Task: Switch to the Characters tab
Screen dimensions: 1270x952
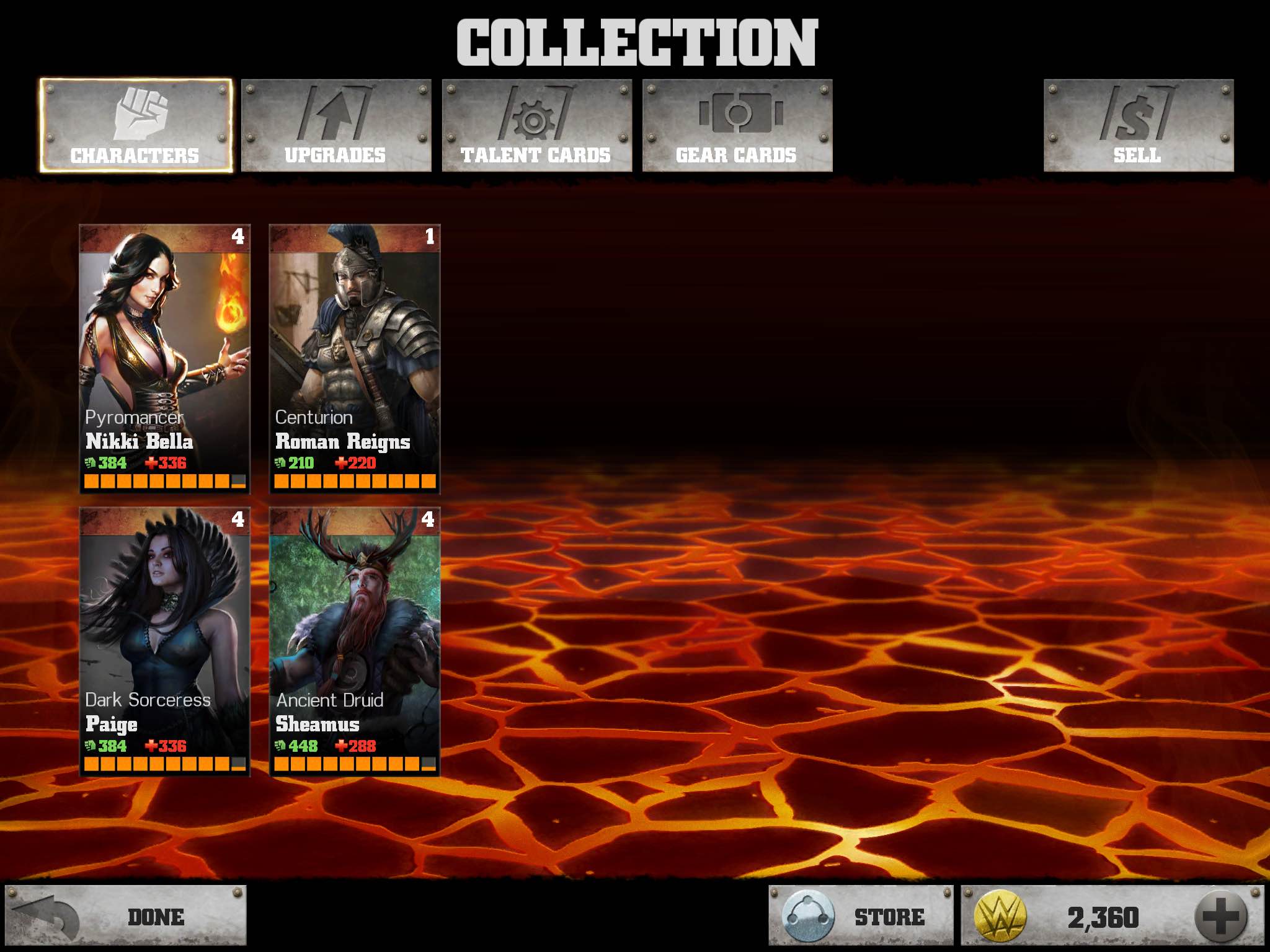Action: click(x=135, y=126)
